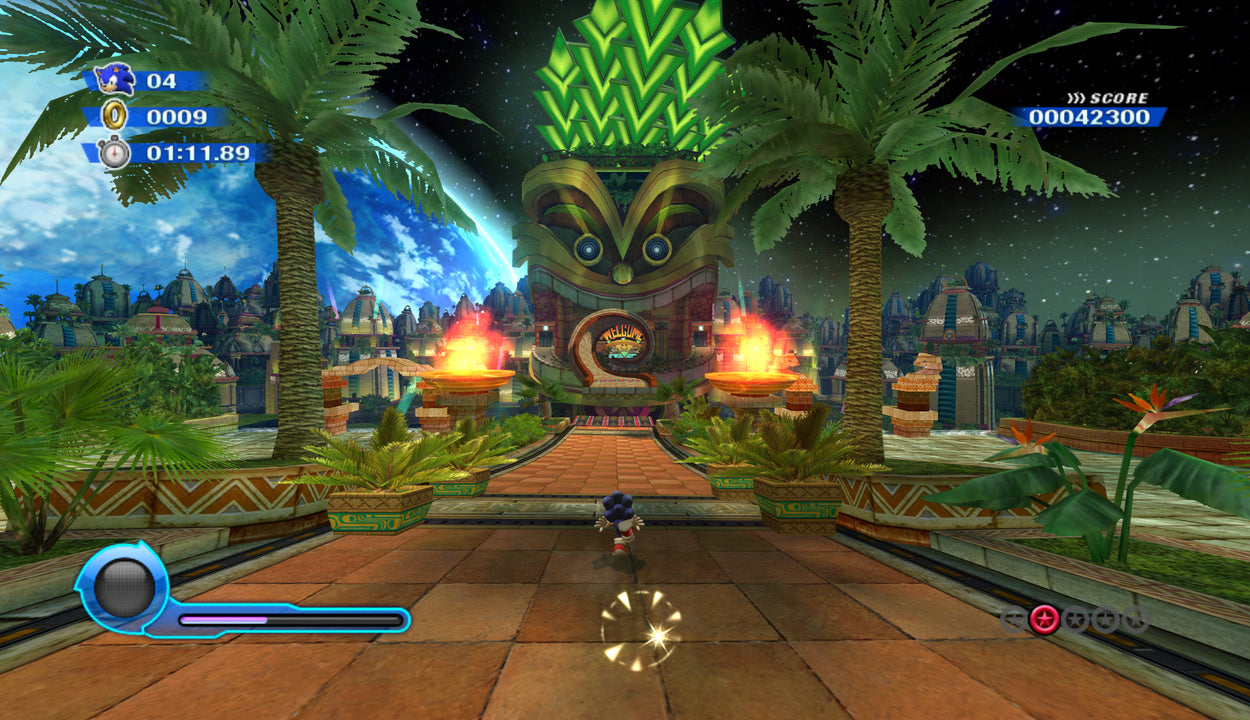Click the Sonic head lives icon
1250x720 pixels.
click(x=113, y=80)
